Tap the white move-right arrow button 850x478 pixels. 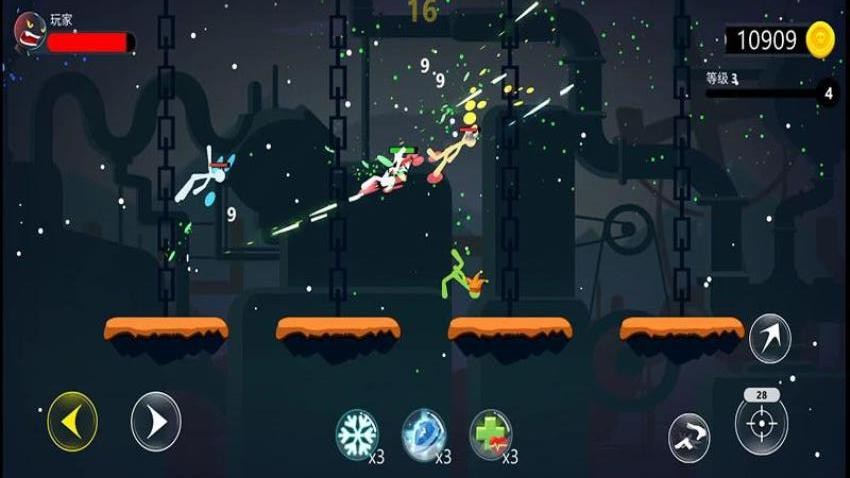pos(156,421)
